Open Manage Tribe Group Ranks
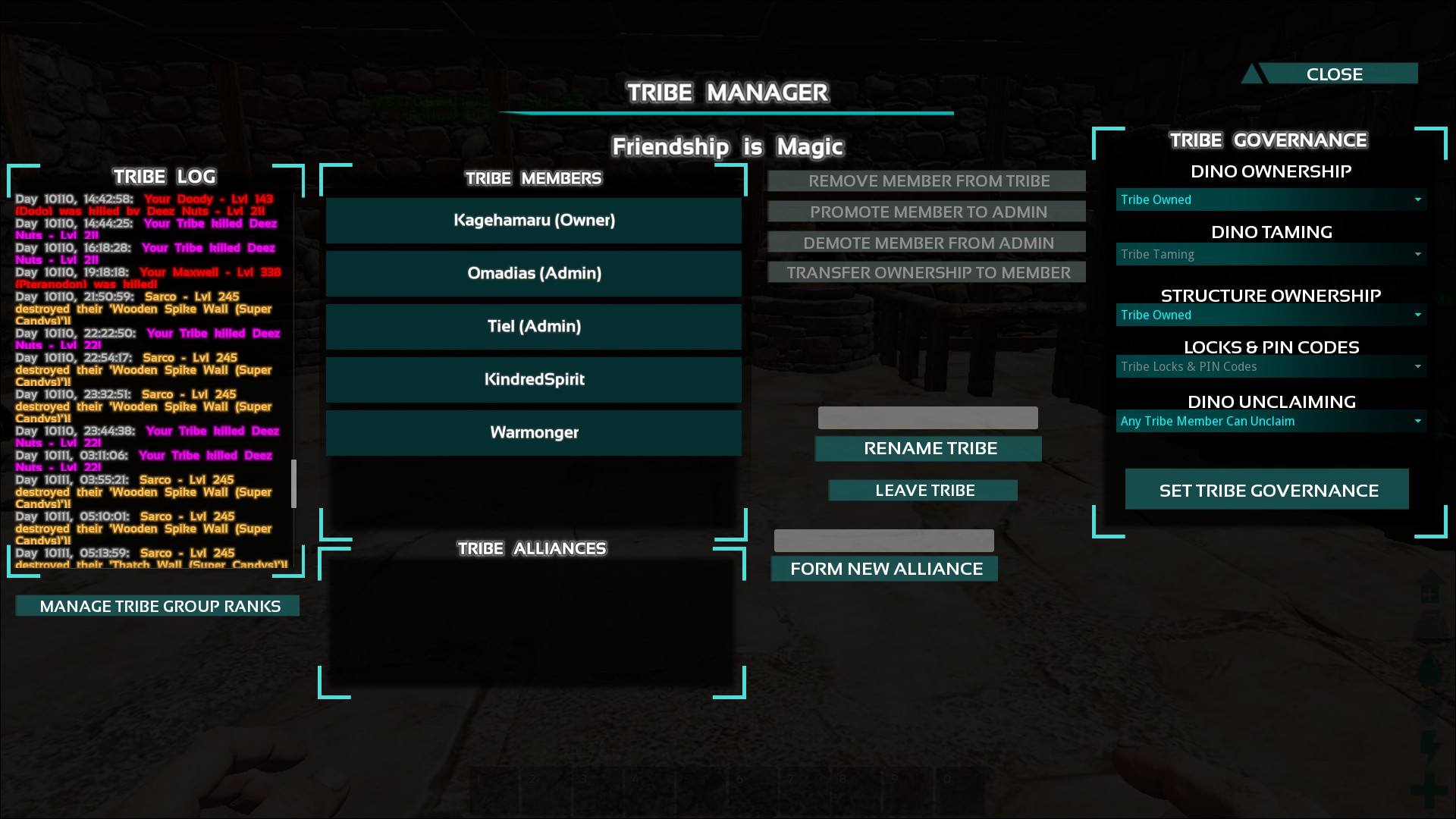The image size is (1456, 819). point(158,606)
